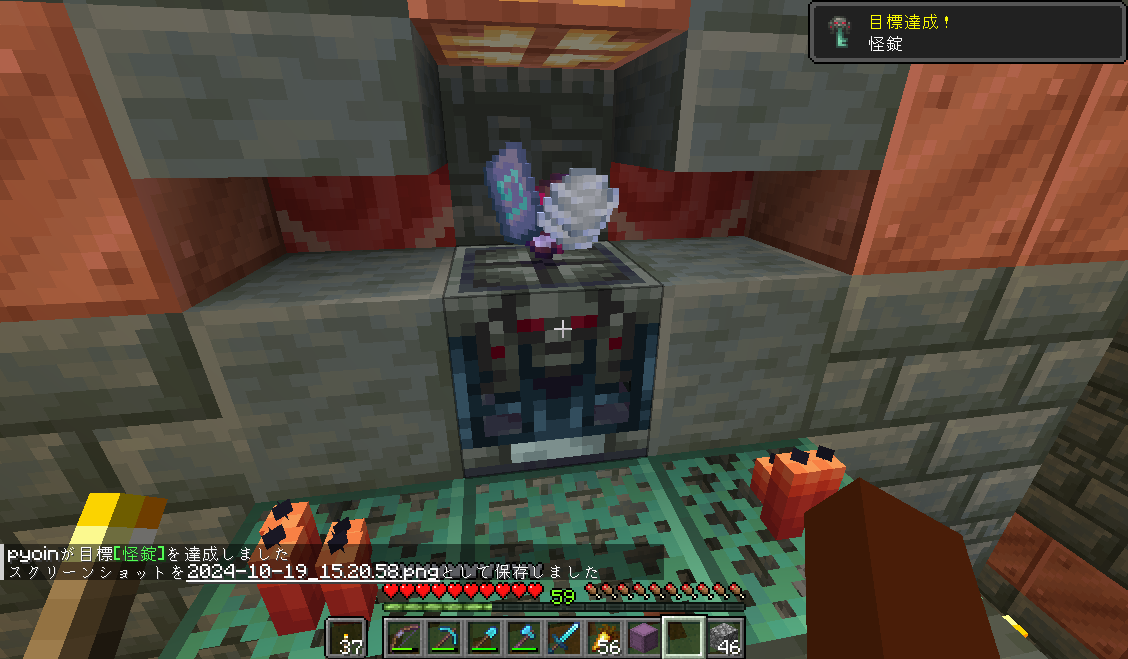This screenshot has height=659, width=1128.
Task: Select the bow hotbar slot
Action: pyautogui.click(x=405, y=638)
